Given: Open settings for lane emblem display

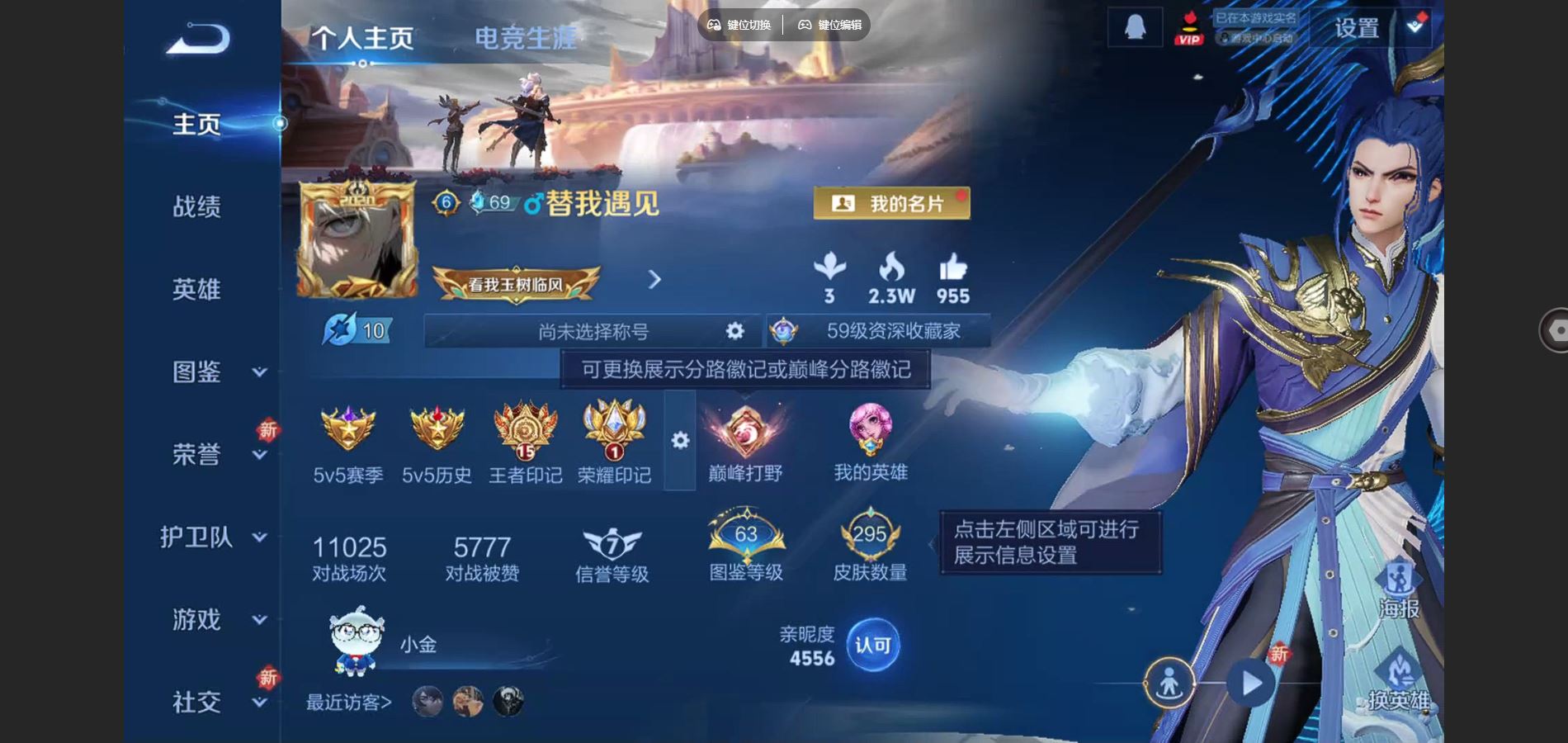Looking at the screenshot, I should tap(682, 442).
